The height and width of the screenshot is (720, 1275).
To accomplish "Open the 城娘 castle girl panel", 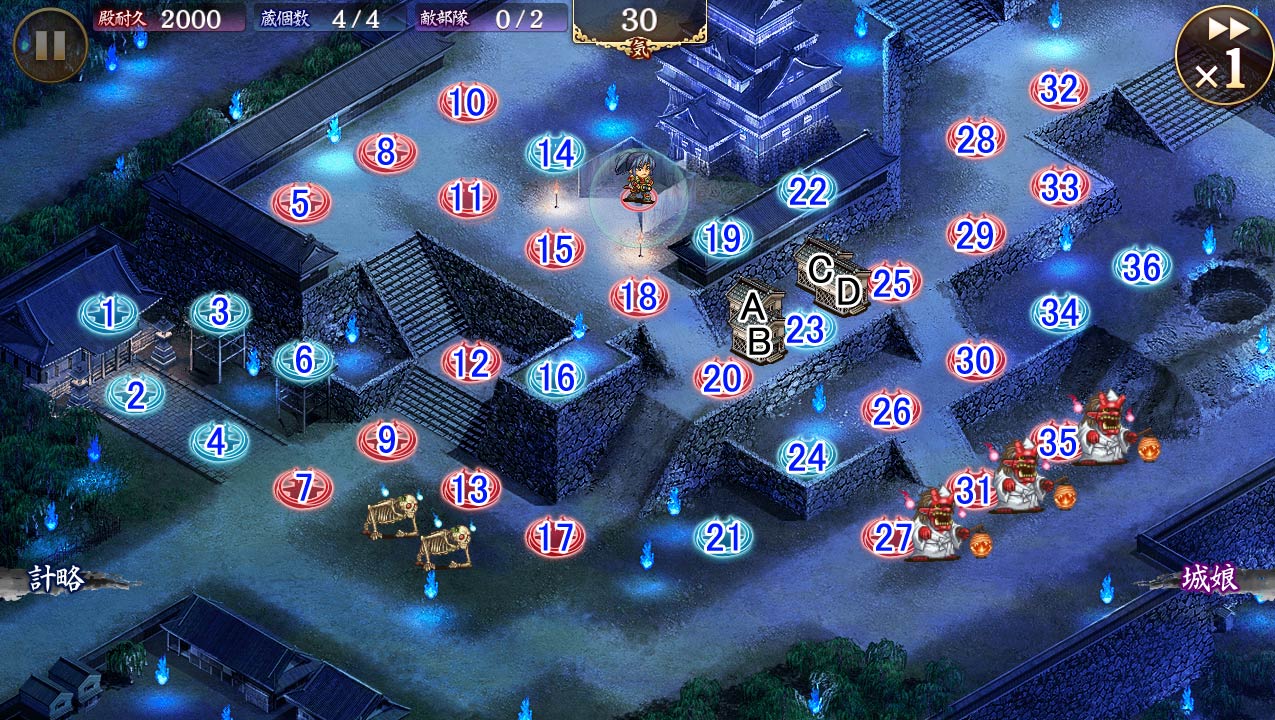I will coord(1210,579).
